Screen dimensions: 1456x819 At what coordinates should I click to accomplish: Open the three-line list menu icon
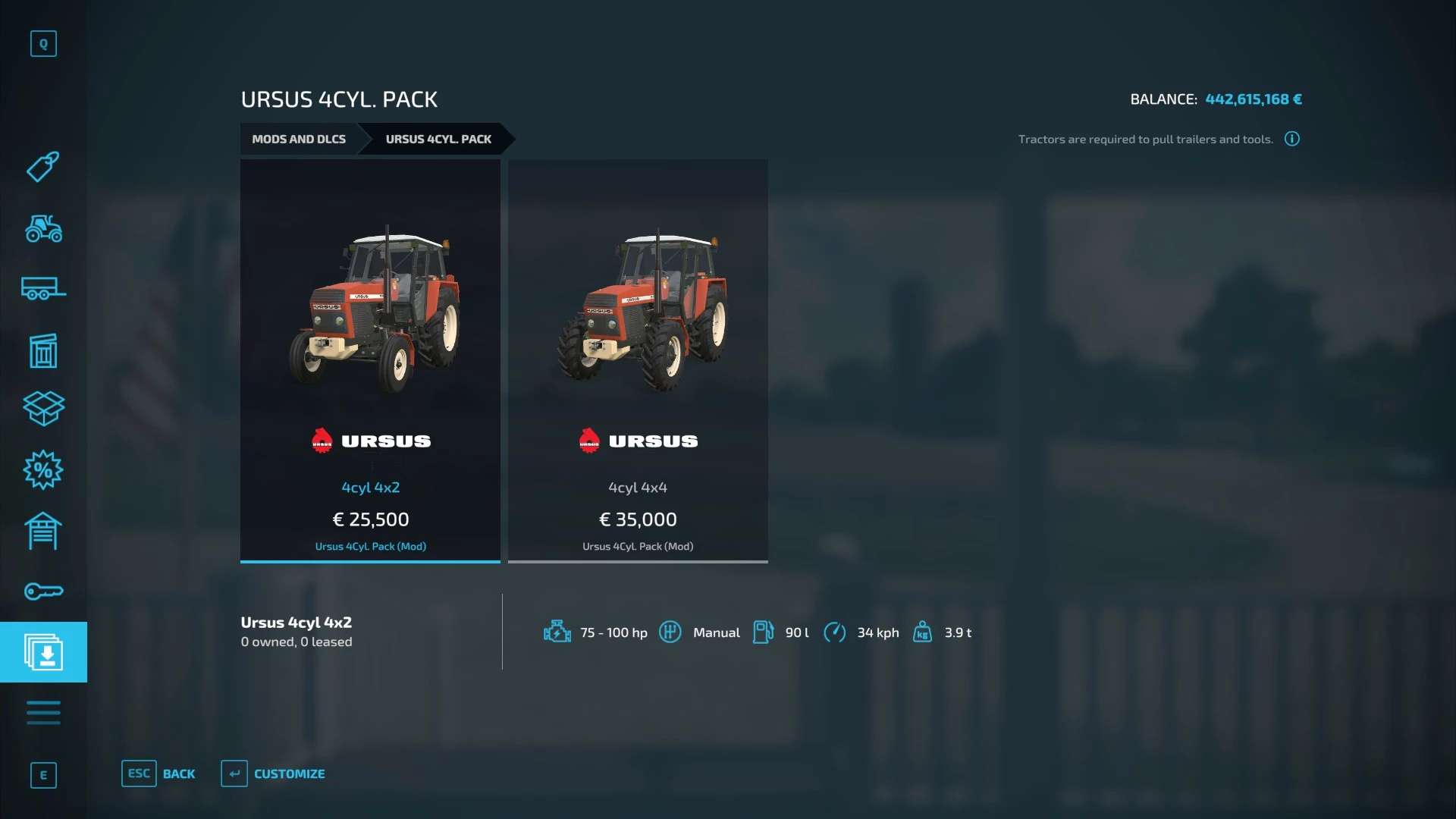[x=43, y=713]
